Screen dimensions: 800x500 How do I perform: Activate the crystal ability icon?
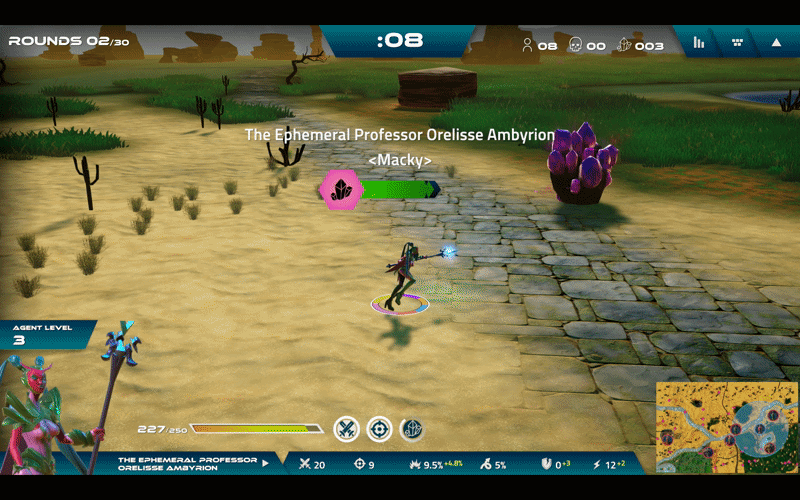pos(412,429)
